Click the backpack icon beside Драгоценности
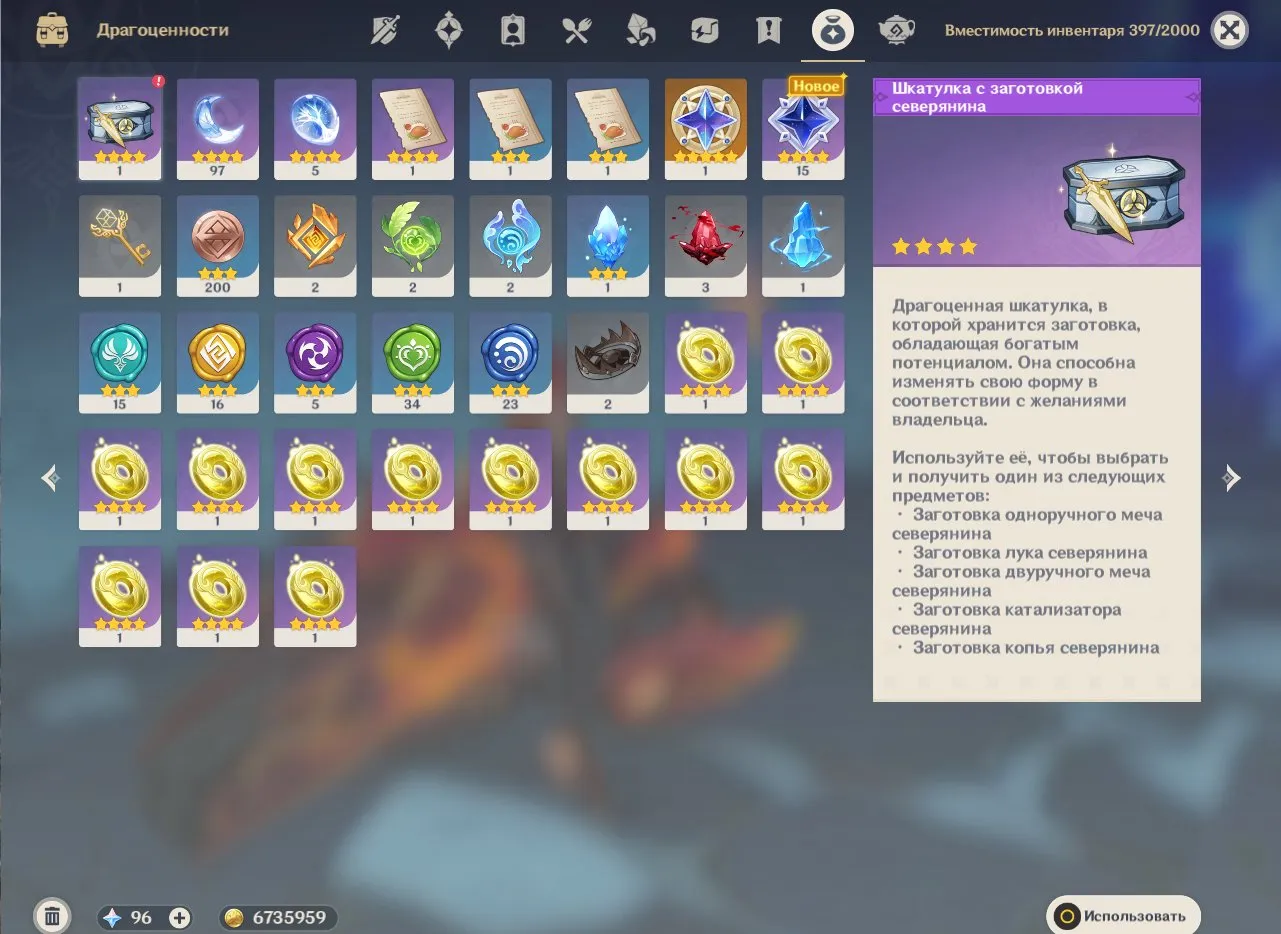The width and height of the screenshot is (1281, 934). point(52,30)
